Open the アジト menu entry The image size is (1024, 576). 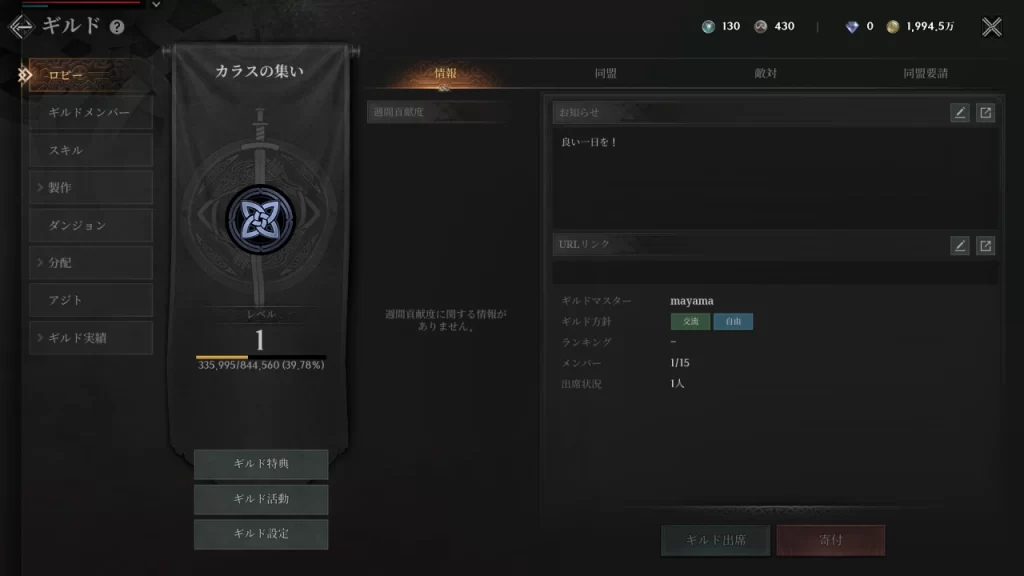pos(90,300)
